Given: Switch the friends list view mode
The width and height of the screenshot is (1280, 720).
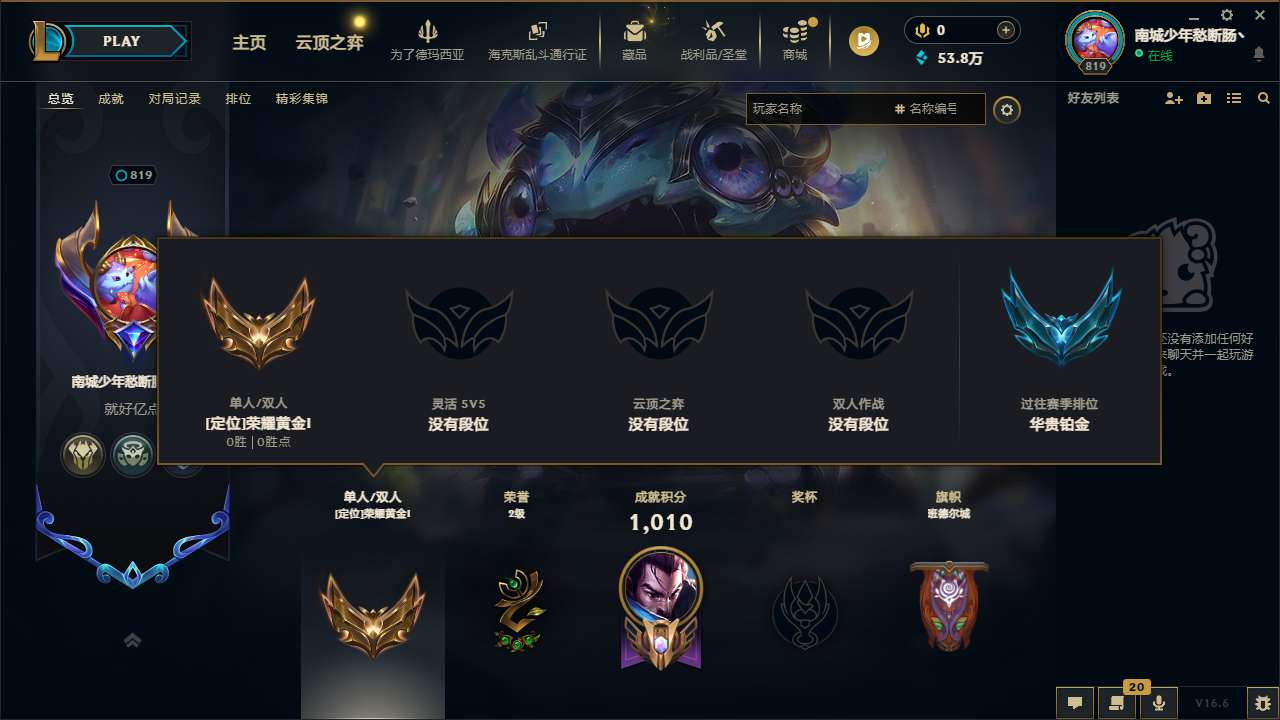Looking at the screenshot, I should pyautogui.click(x=1234, y=98).
